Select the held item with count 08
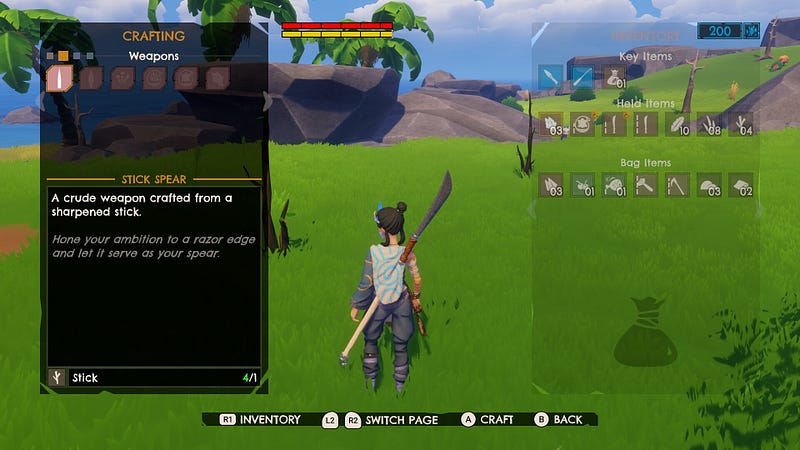The width and height of the screenshot is (800, 450). (x=710, y=125)
